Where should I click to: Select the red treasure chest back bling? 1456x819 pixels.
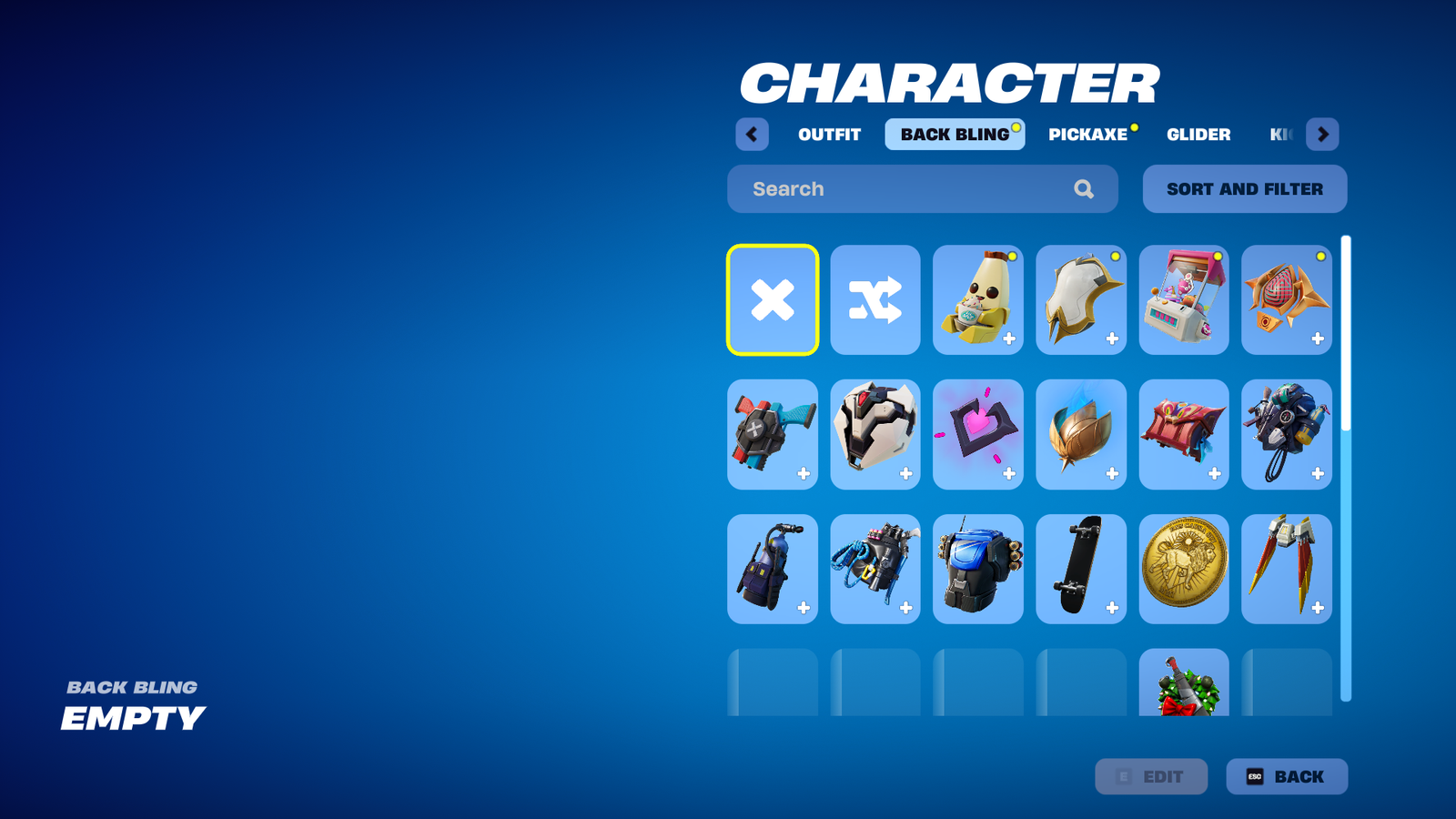coord(1183,435)
